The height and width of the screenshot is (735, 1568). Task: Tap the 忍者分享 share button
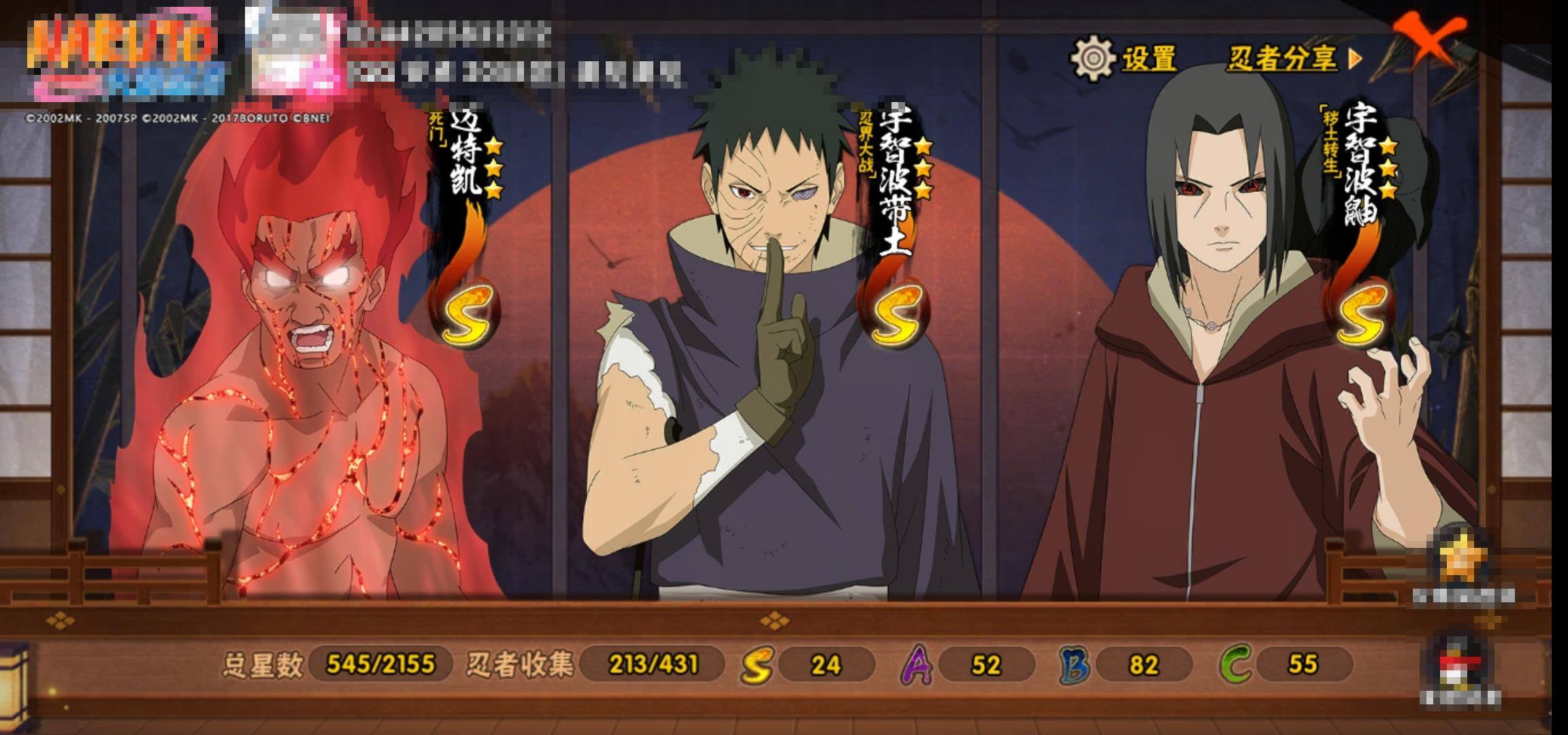1293,59
